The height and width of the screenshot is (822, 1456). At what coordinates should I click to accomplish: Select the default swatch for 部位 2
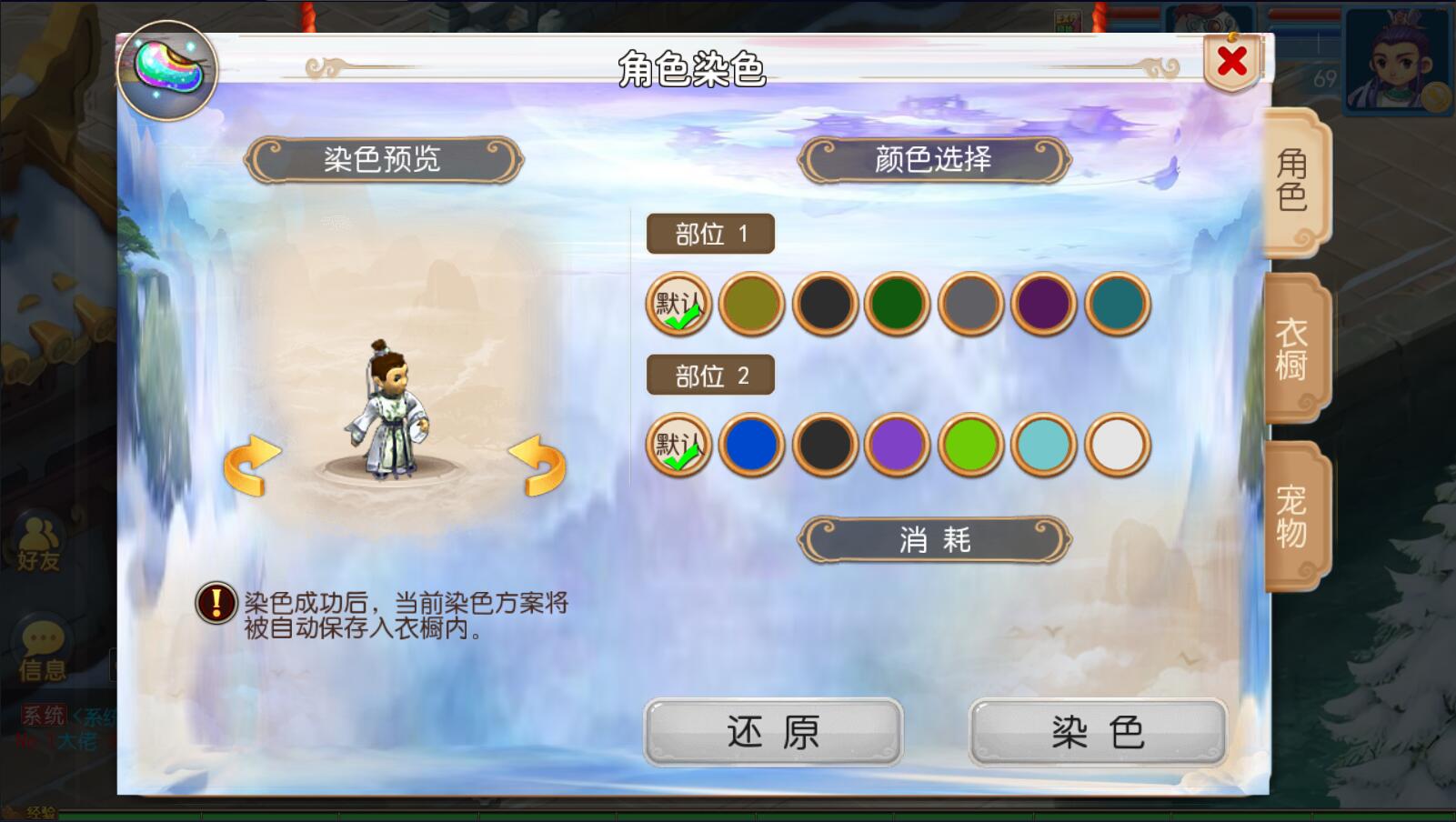678,446
